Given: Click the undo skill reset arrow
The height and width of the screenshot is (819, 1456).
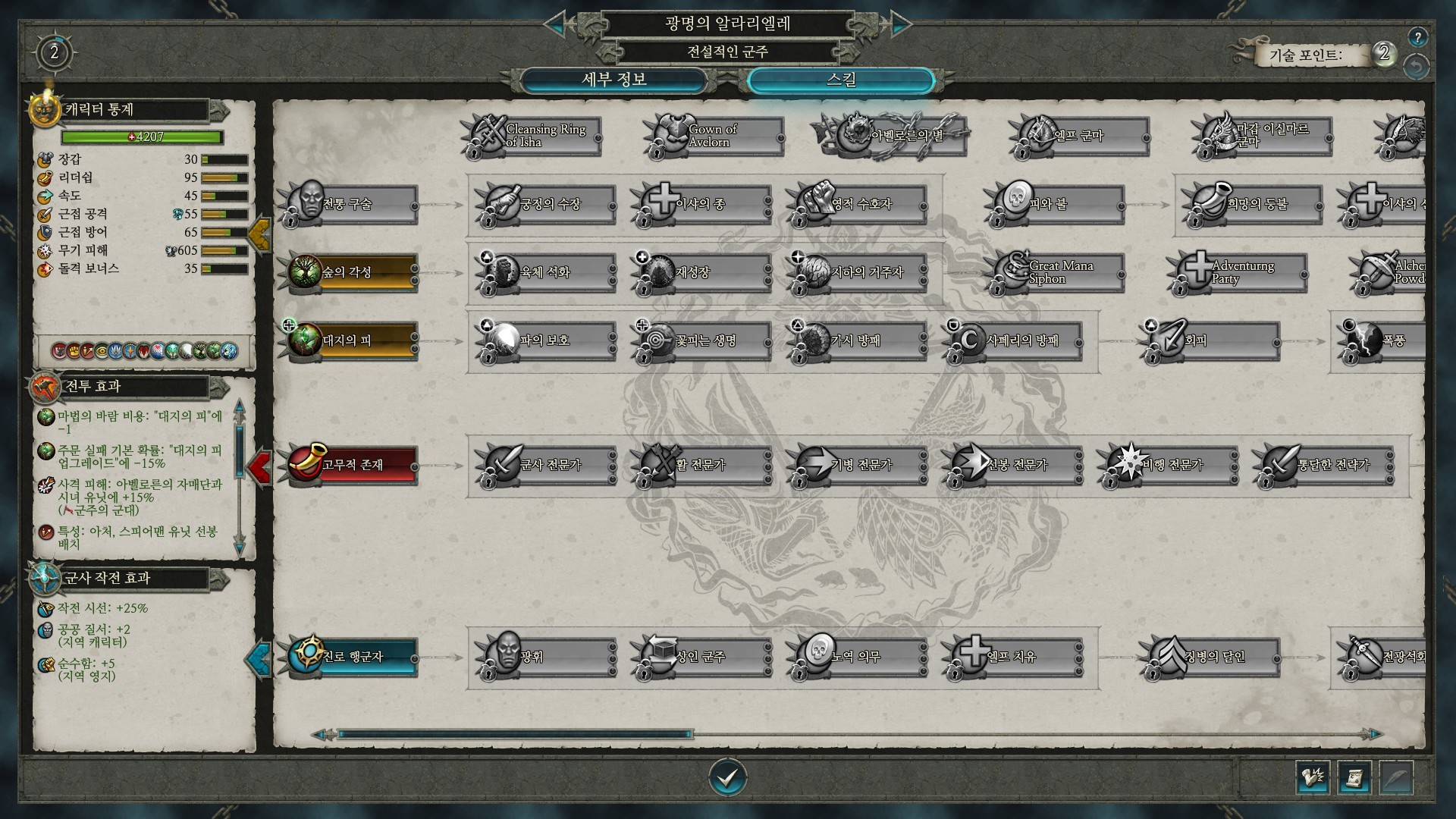Looking at the screenshot, I should tap(1416, 67).
